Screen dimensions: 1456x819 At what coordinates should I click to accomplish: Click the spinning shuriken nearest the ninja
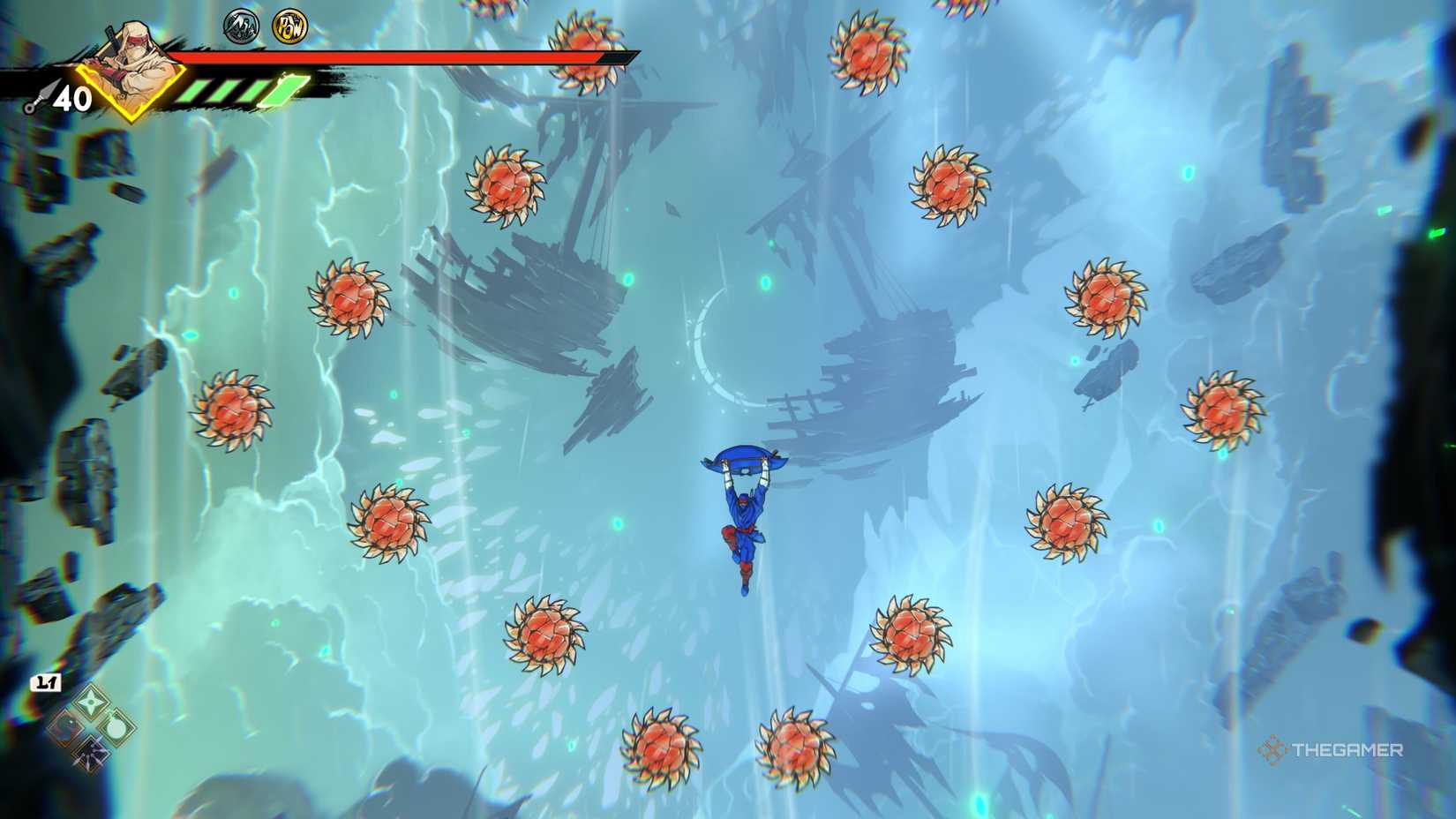[911, 634]
